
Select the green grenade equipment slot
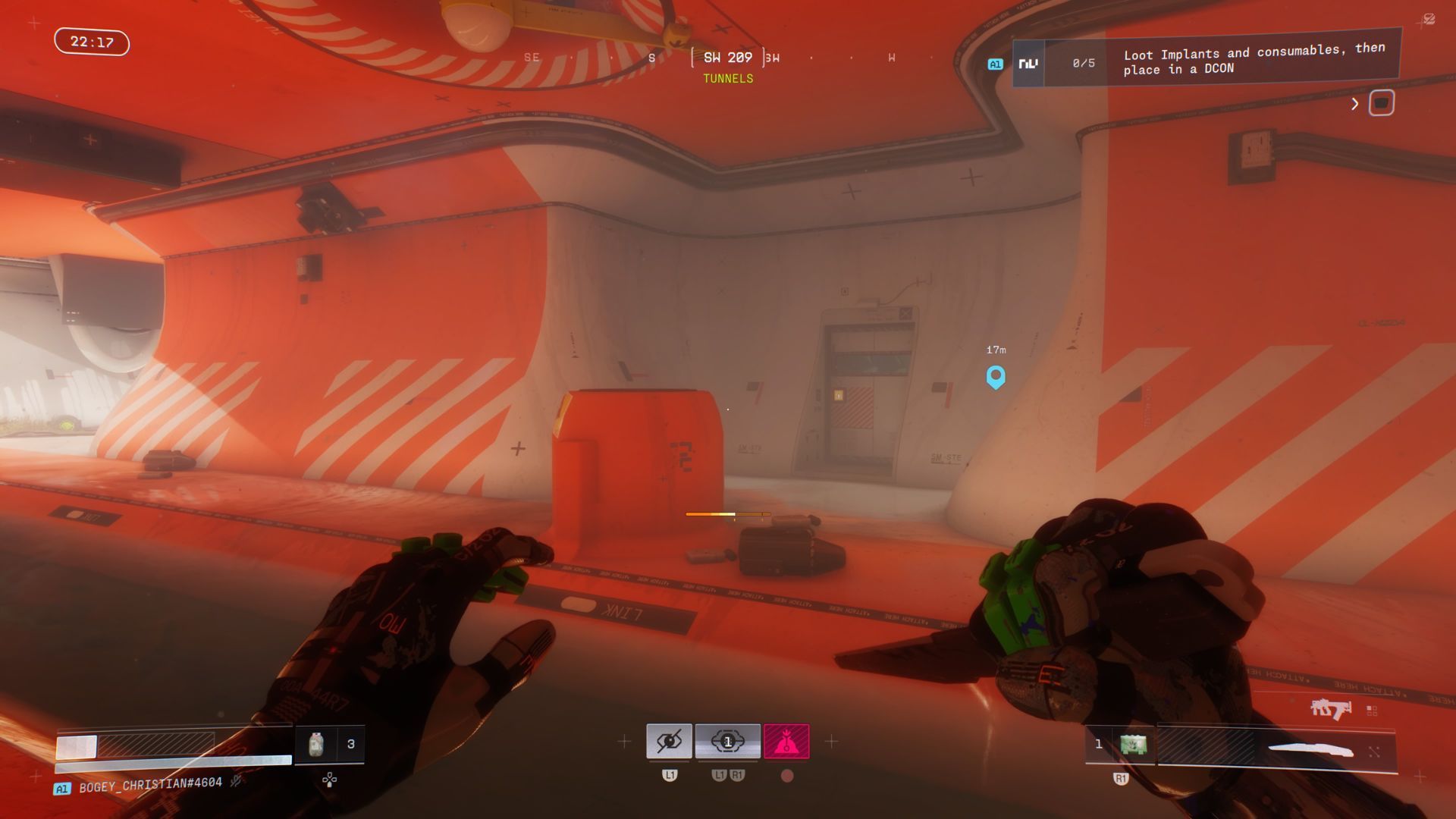click(1134, 745)
